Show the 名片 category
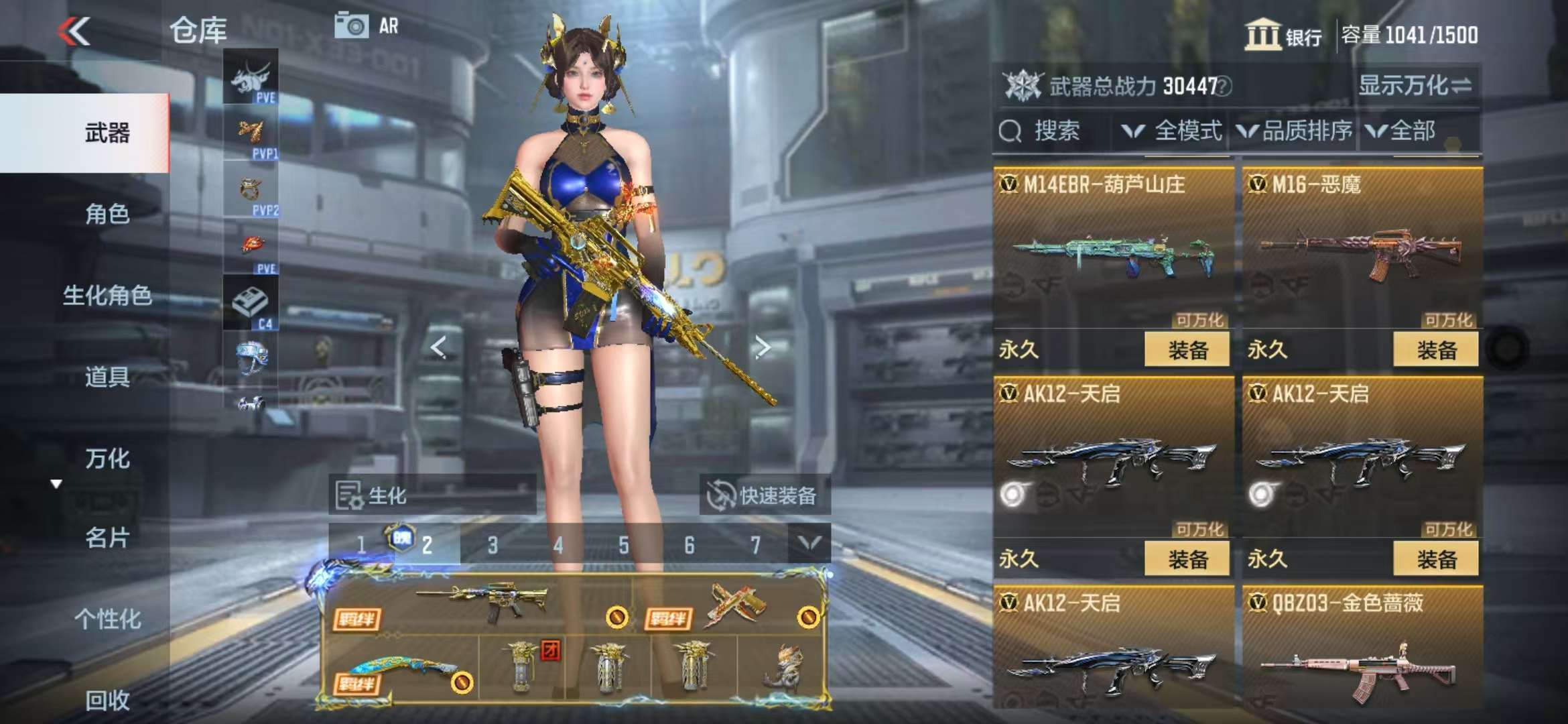Viewport: 1568px width, 724px height. [107, 538]
